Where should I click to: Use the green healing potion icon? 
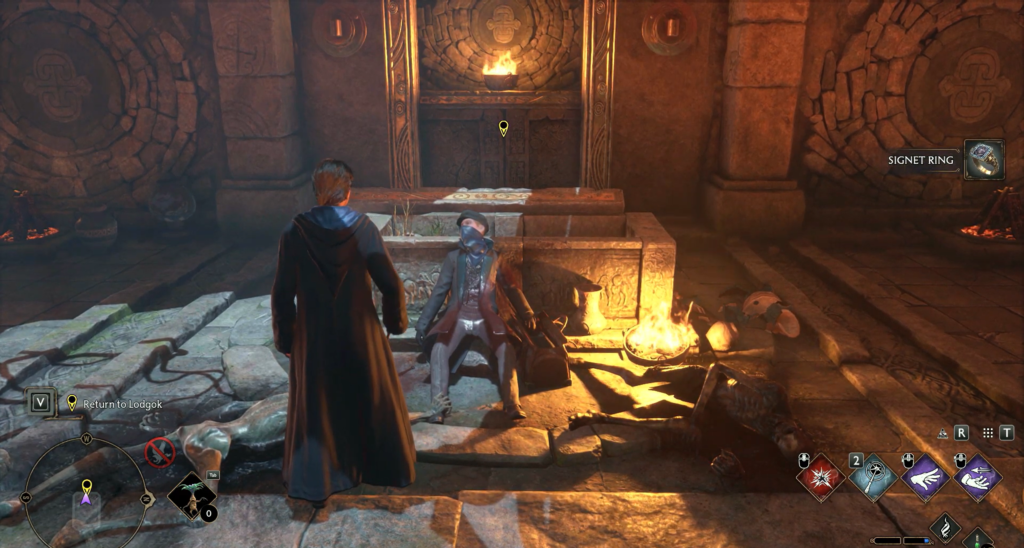(979, 540)
